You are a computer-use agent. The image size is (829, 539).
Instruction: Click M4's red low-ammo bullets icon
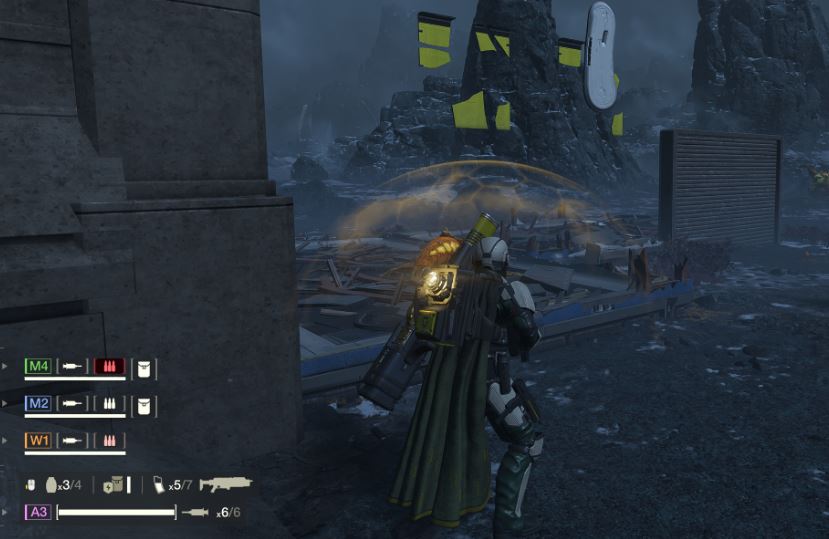pos(108,367)
